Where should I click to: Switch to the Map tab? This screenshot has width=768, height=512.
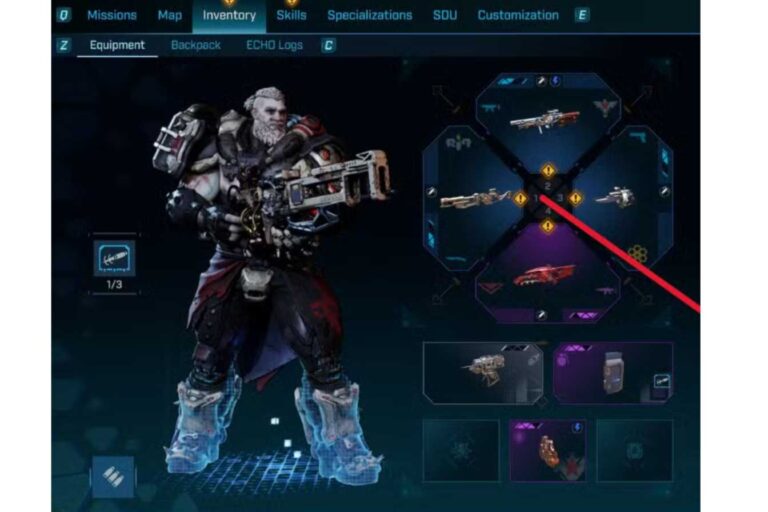tap(169, 15)
